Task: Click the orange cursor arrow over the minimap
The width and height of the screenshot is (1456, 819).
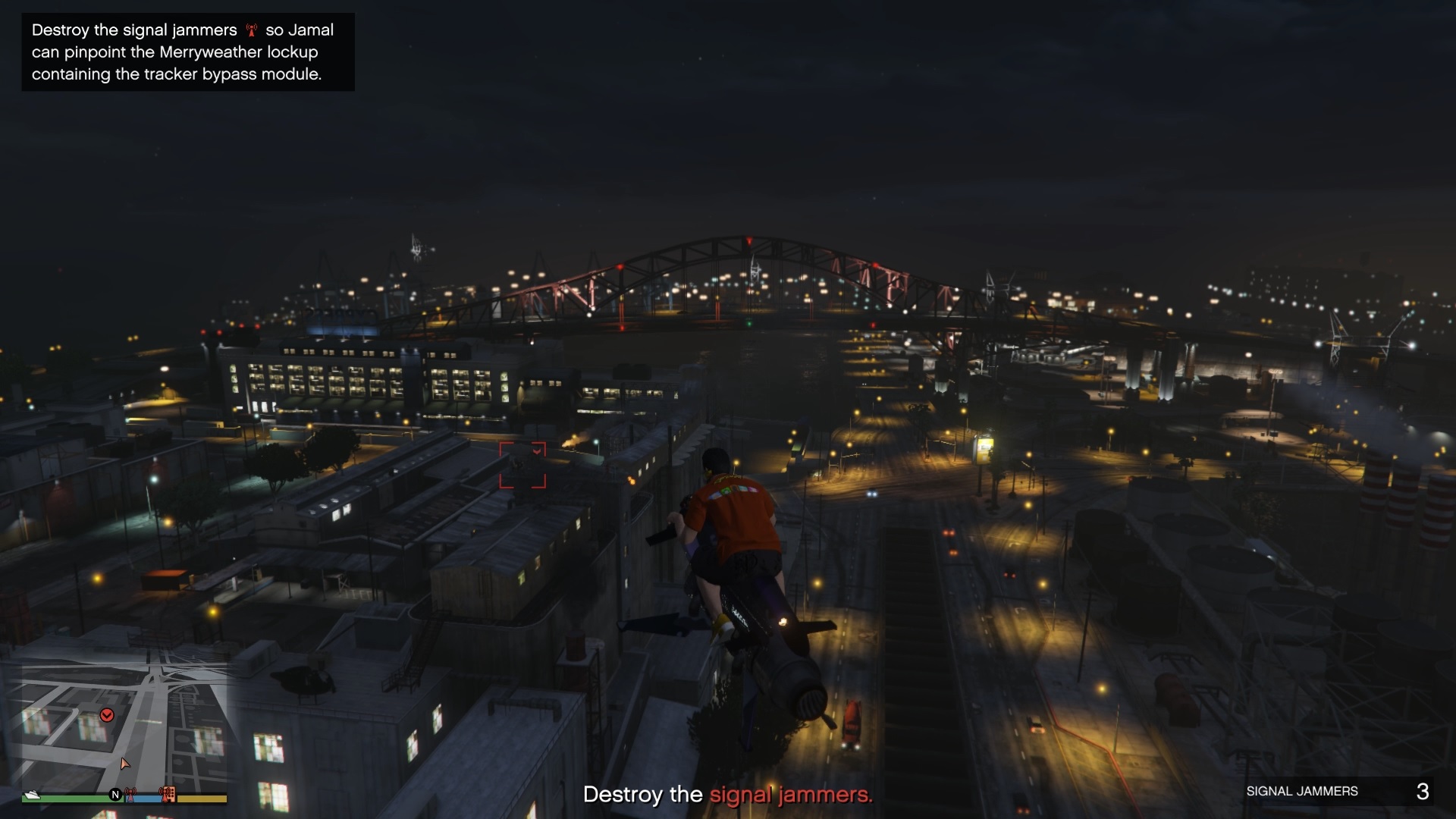Action: tap(124, 764)
